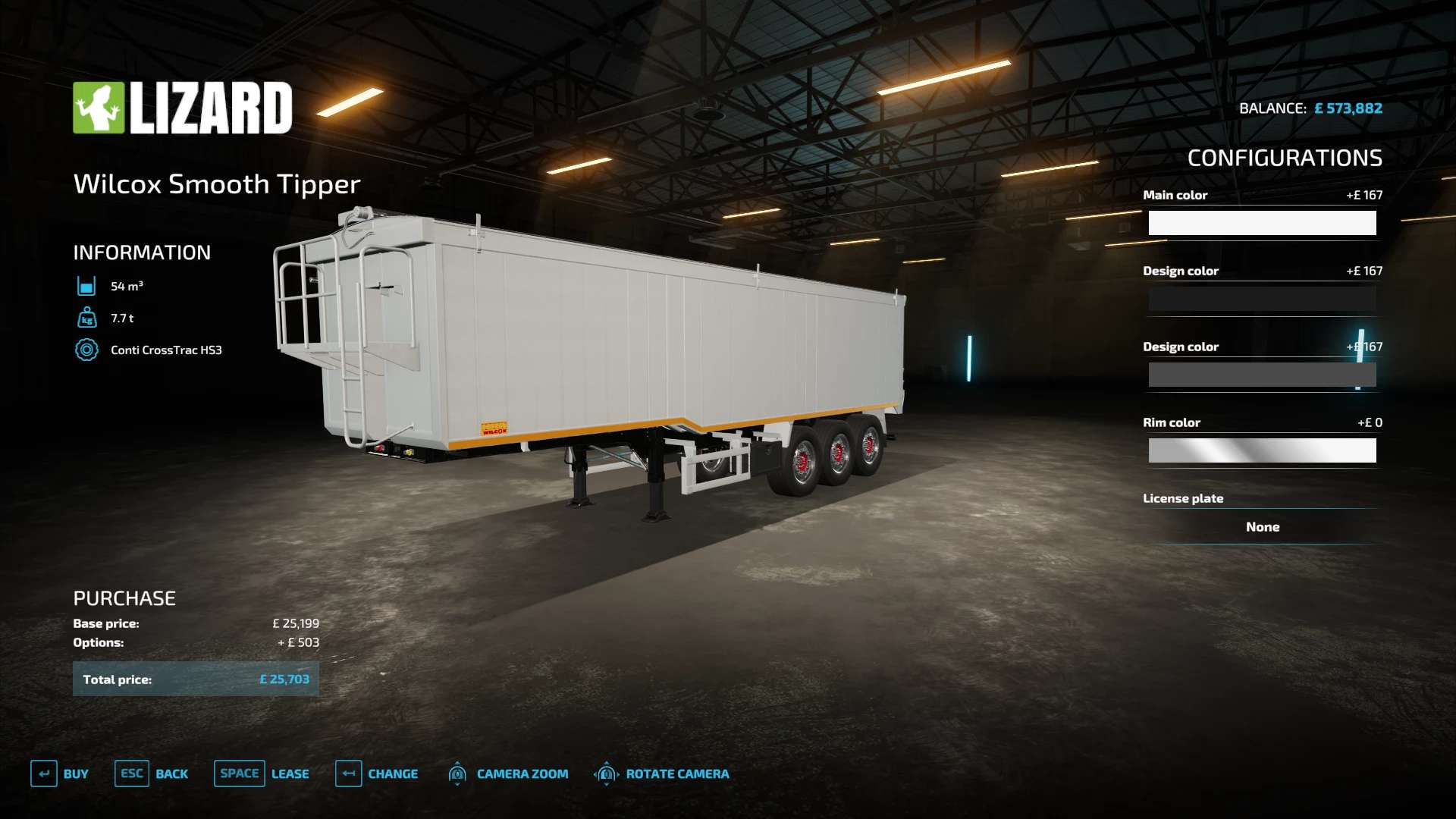The height and width of the screenshot is (819, 1456).
Task: Select the black Design color swatch
Action: [x=1262, y=299]
